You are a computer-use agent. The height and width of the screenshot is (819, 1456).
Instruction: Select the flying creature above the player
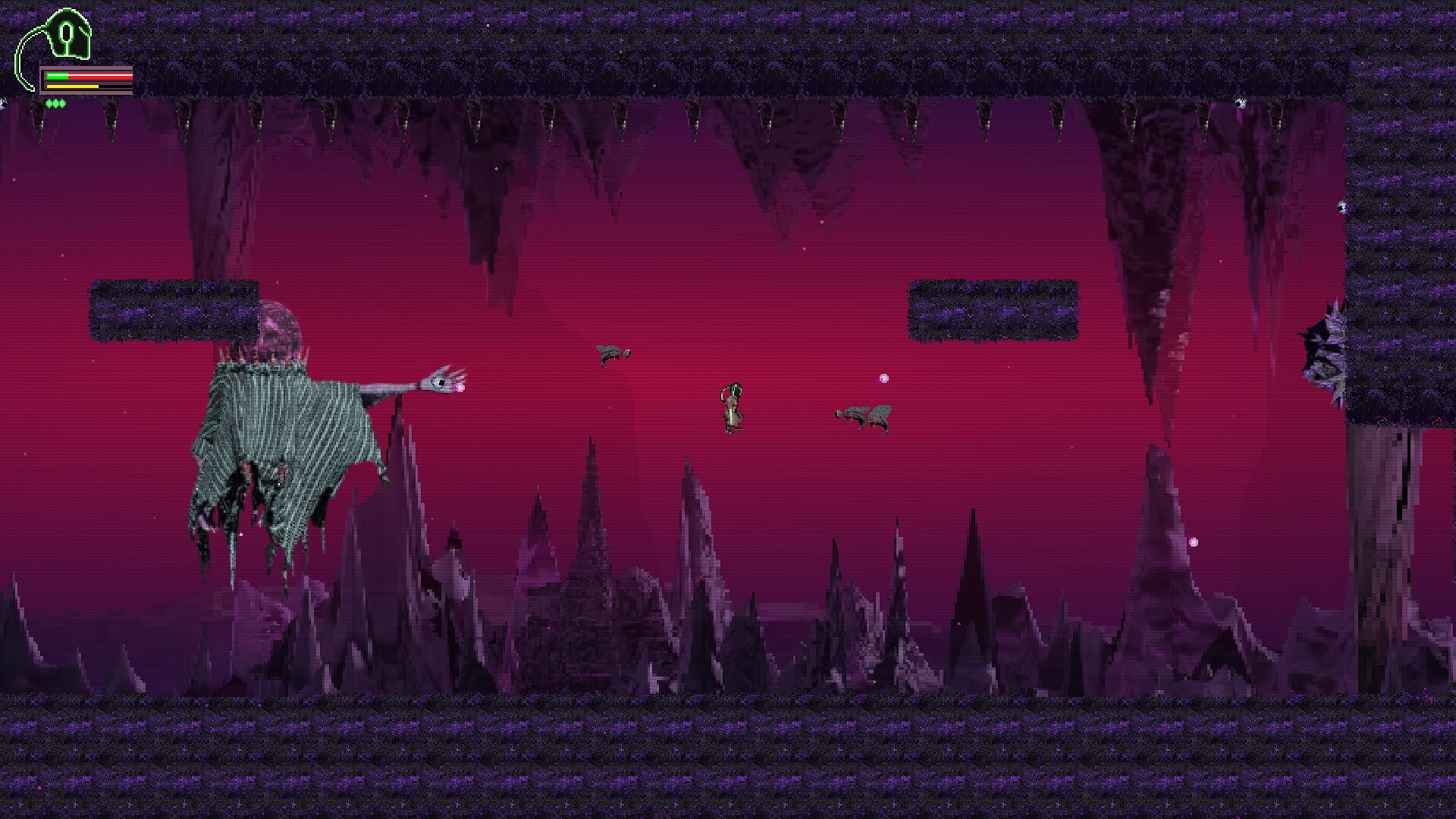coord(613,353)
